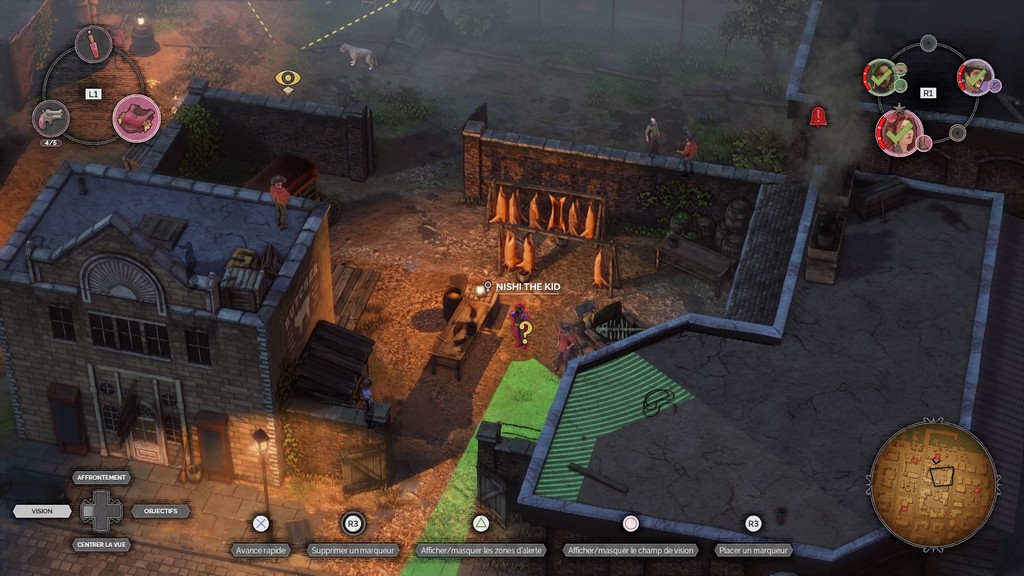
Task: Click the Centrer la vue label
Action: (x=102, y=545)
